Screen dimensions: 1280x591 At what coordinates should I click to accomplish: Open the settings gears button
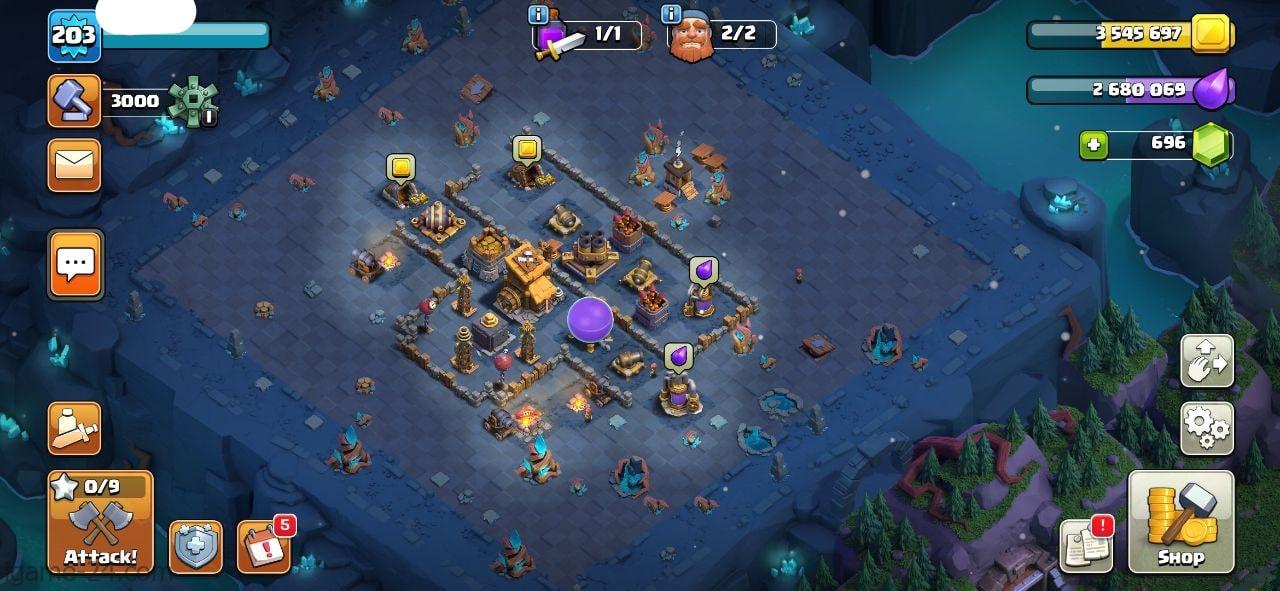[x=1207, y=429]
